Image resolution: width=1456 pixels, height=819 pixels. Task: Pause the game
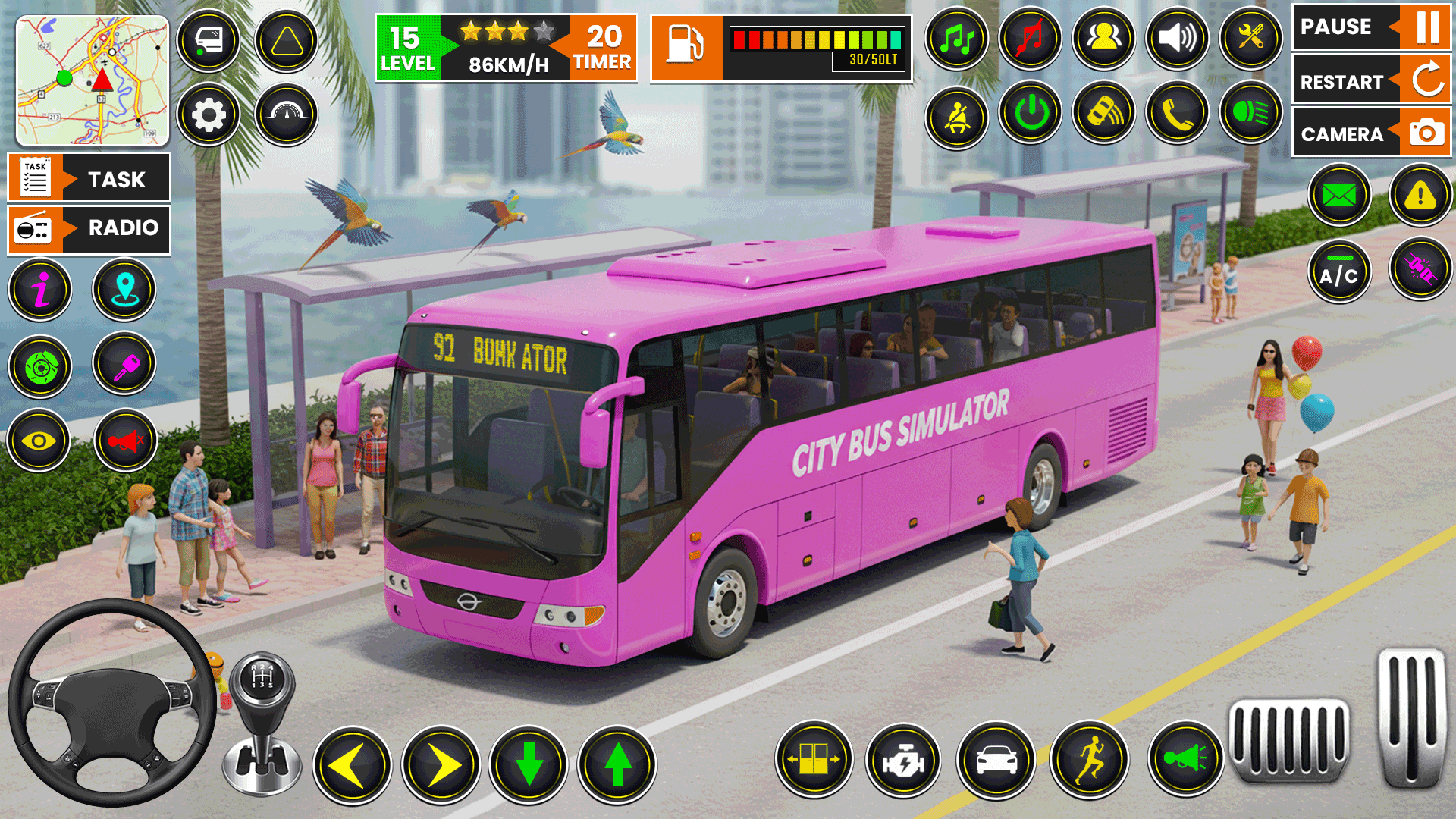[x=1371, y=27]
